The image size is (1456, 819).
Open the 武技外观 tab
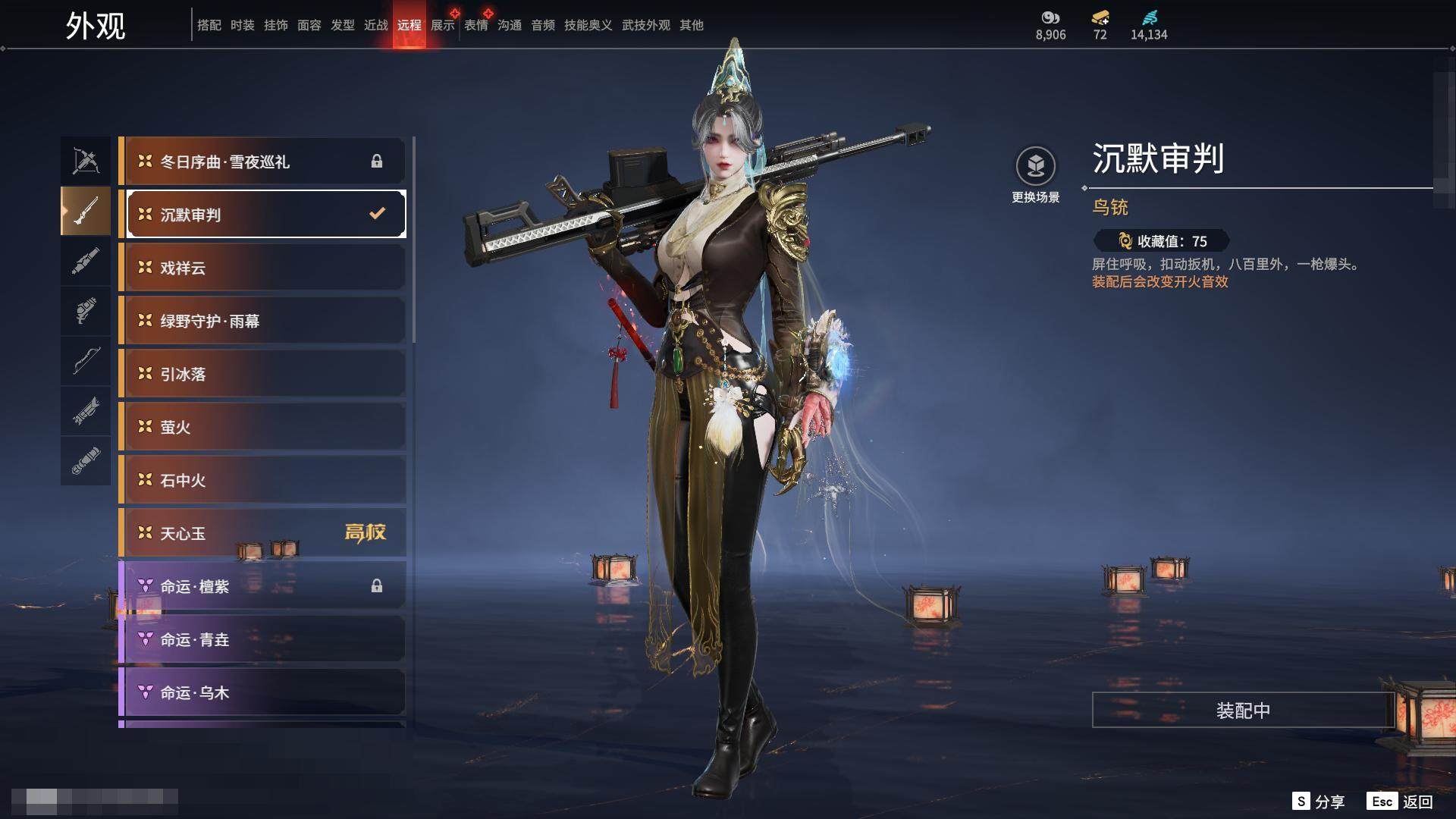(645, 25)
